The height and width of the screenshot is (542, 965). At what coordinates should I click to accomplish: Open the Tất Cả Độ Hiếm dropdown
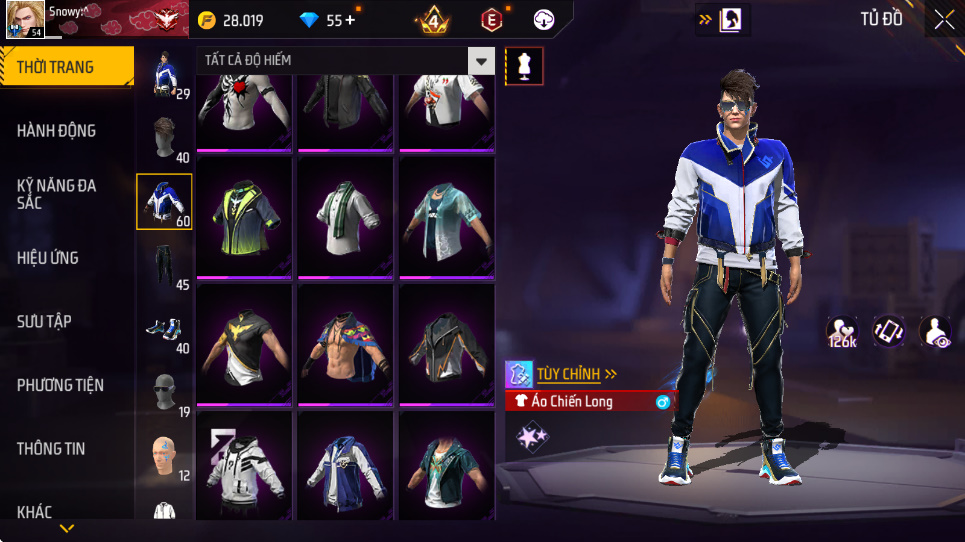point(482,61)
